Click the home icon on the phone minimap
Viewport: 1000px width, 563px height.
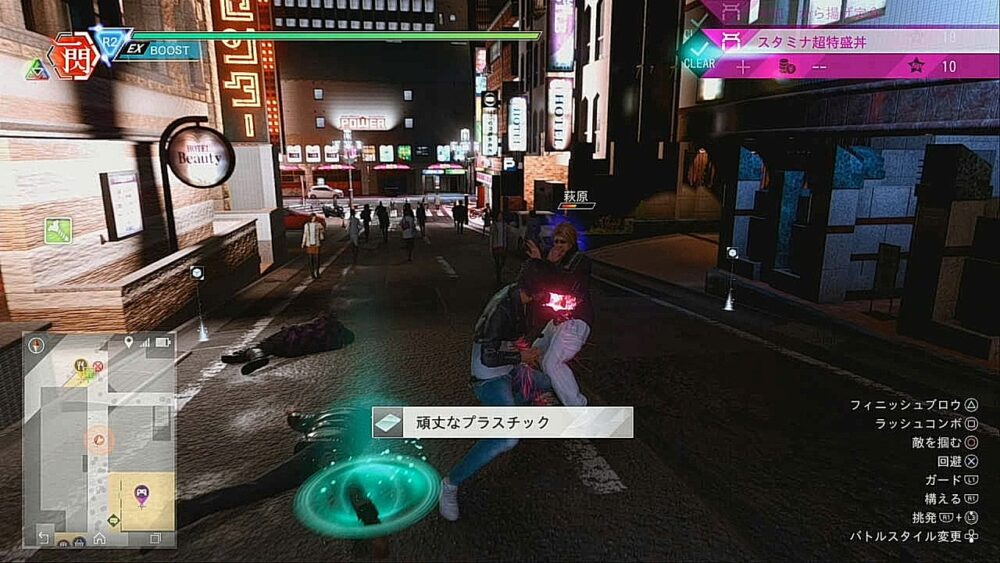tap(100, 538)
